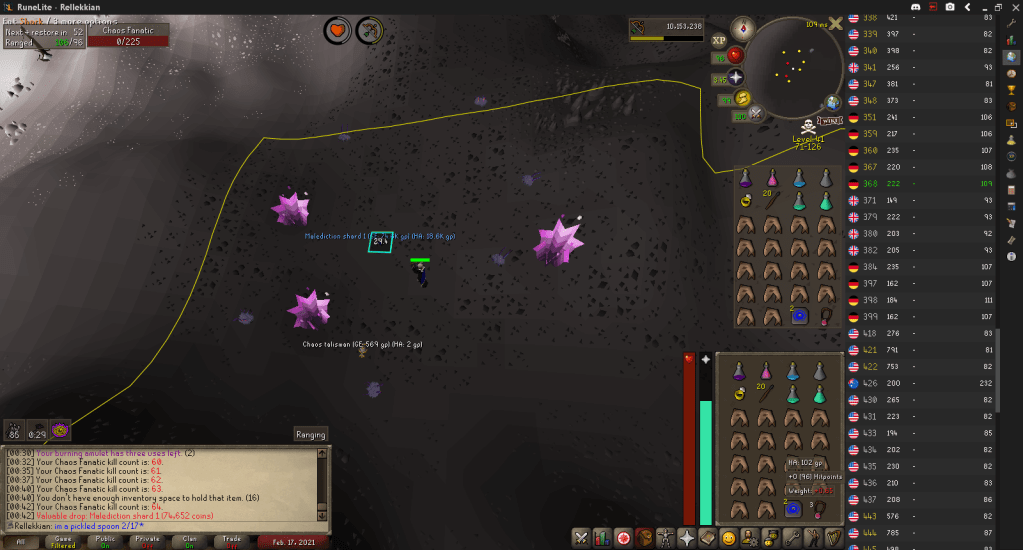Image resolution: width=1023 pixels, height=550 pixels.
Task: Click the special attack orb
Action: click(x=757, y=113)
